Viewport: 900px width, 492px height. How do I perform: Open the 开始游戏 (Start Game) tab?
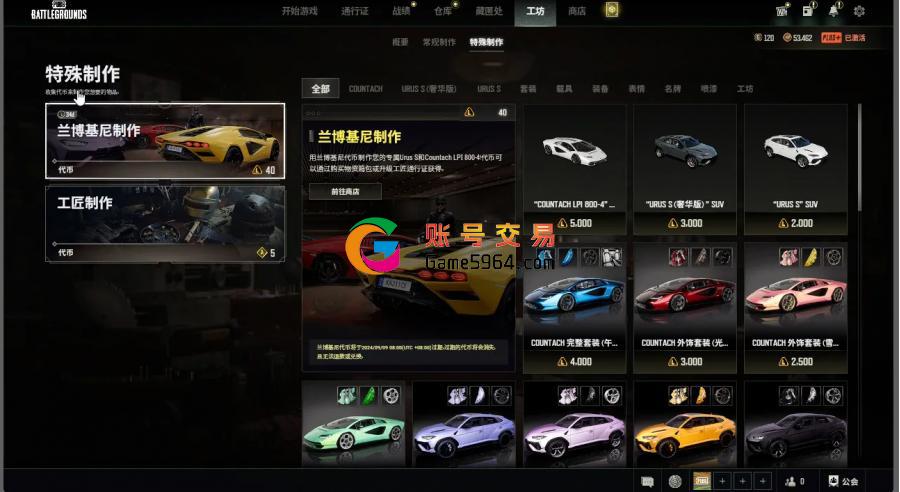[x=299, y=11]
